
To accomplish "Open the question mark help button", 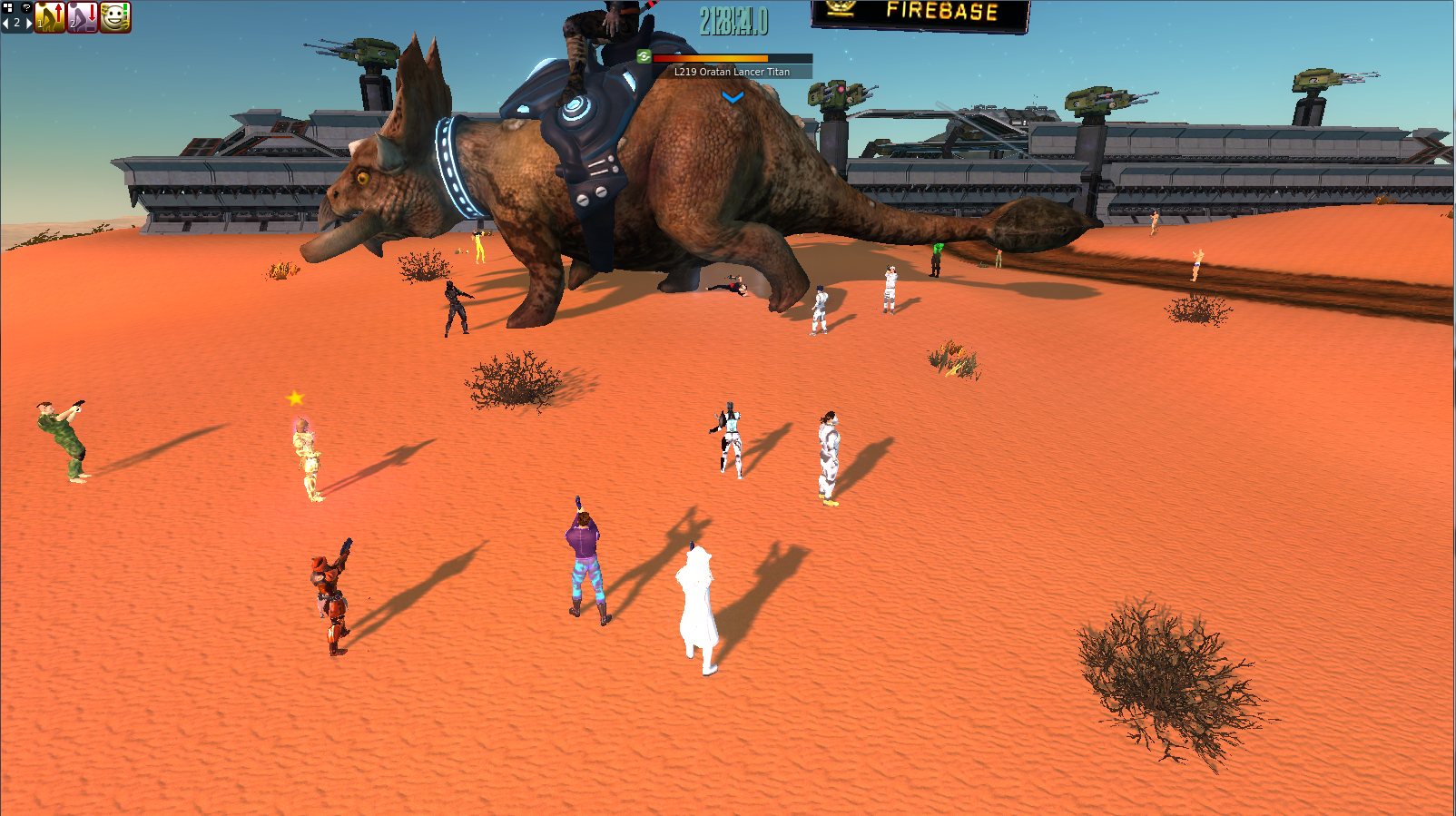I will pos(26,7).
